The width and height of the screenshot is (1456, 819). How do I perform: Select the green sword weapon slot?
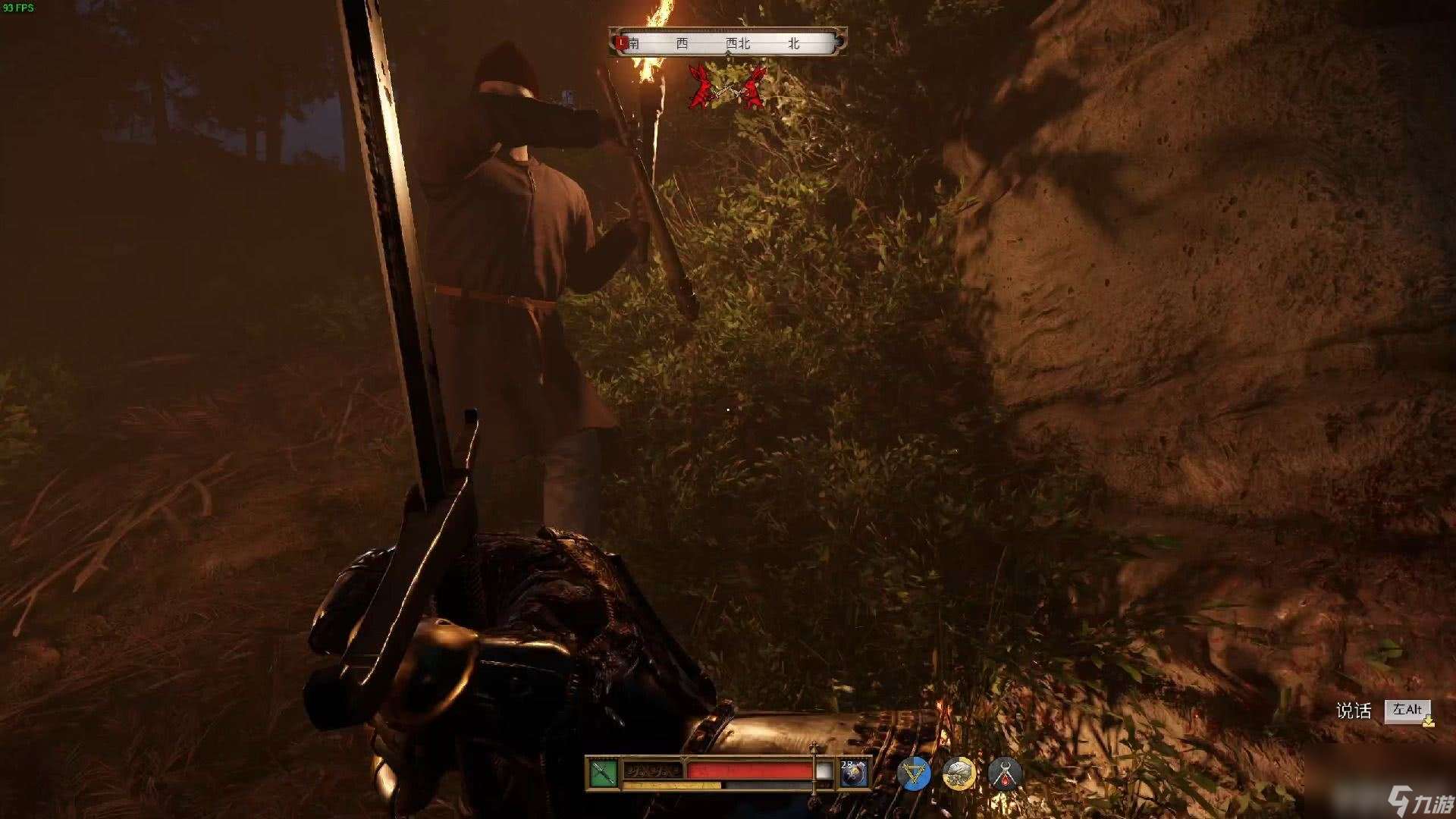tap(603, 773)
